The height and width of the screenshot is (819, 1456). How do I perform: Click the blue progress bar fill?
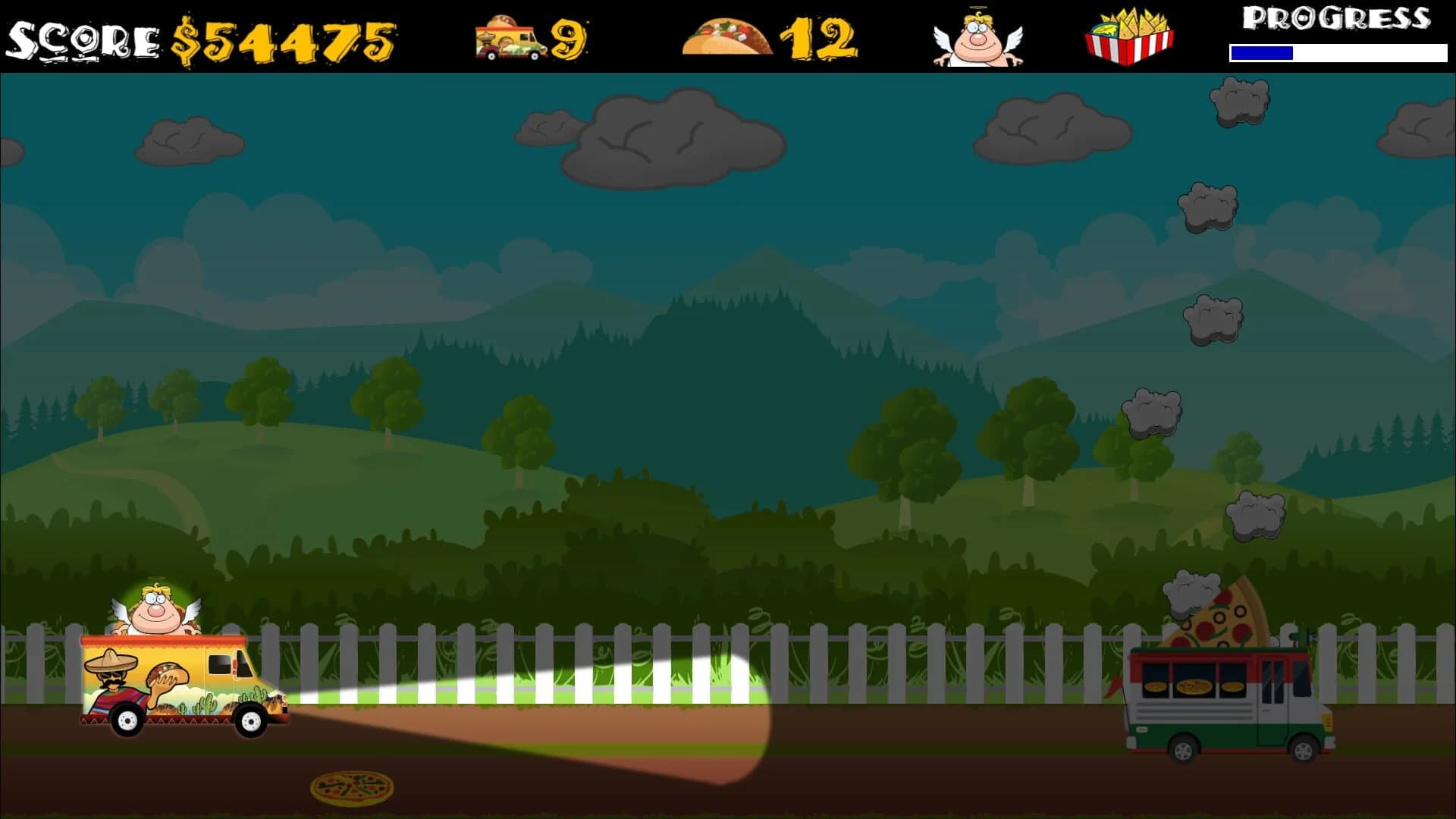point(1263,53)
